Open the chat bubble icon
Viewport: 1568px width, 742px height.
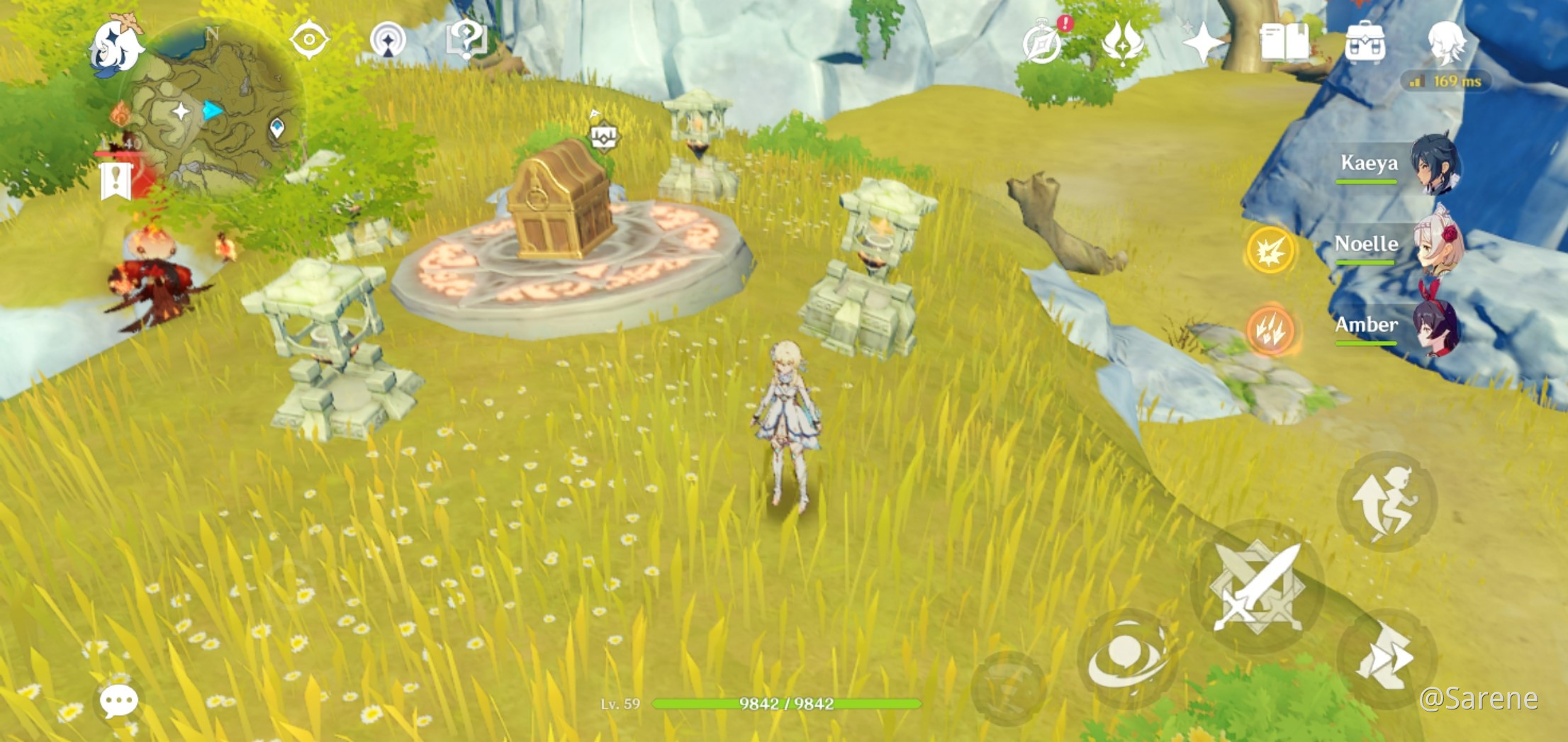120,701
